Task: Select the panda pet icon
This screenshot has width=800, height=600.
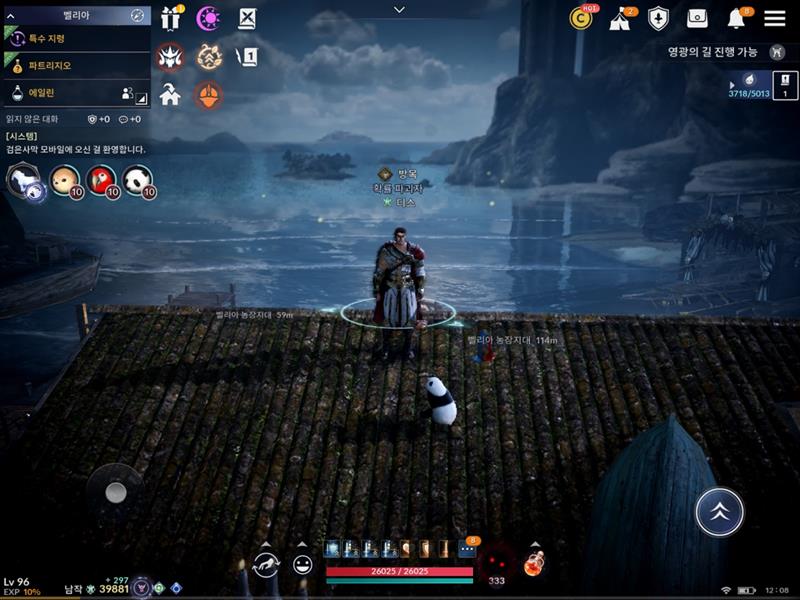Action: click(138, 181)
